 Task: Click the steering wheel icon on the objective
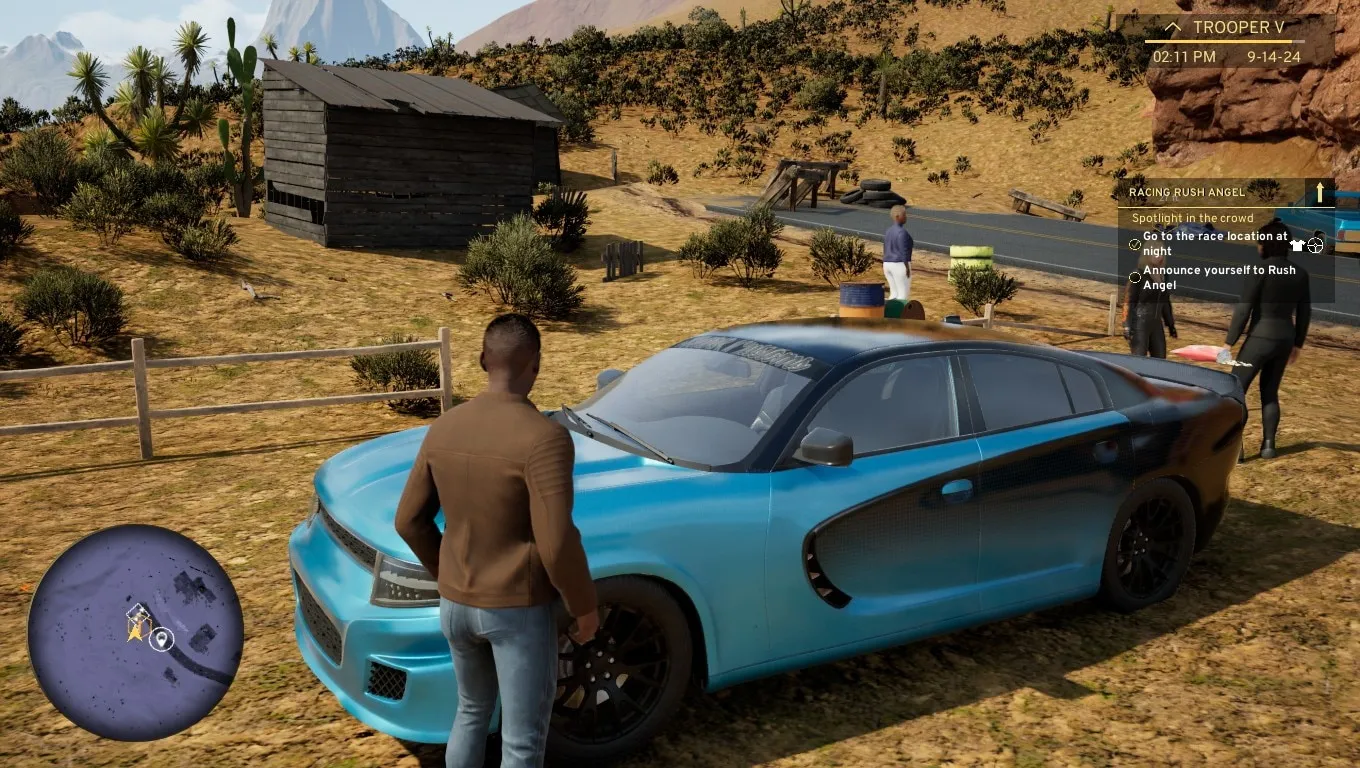point(1315,245)
